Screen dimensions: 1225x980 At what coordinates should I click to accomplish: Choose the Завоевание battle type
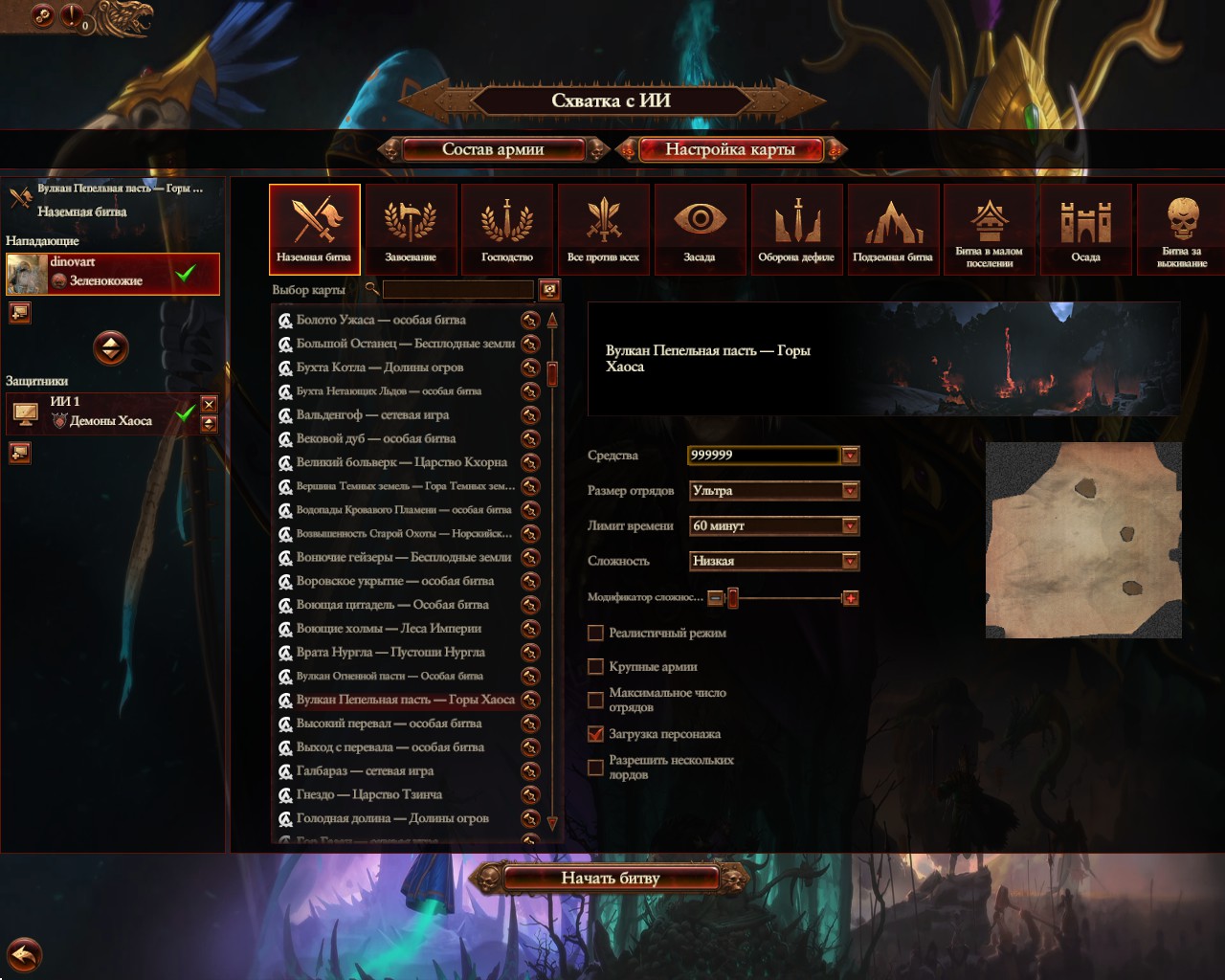point(411,229)
